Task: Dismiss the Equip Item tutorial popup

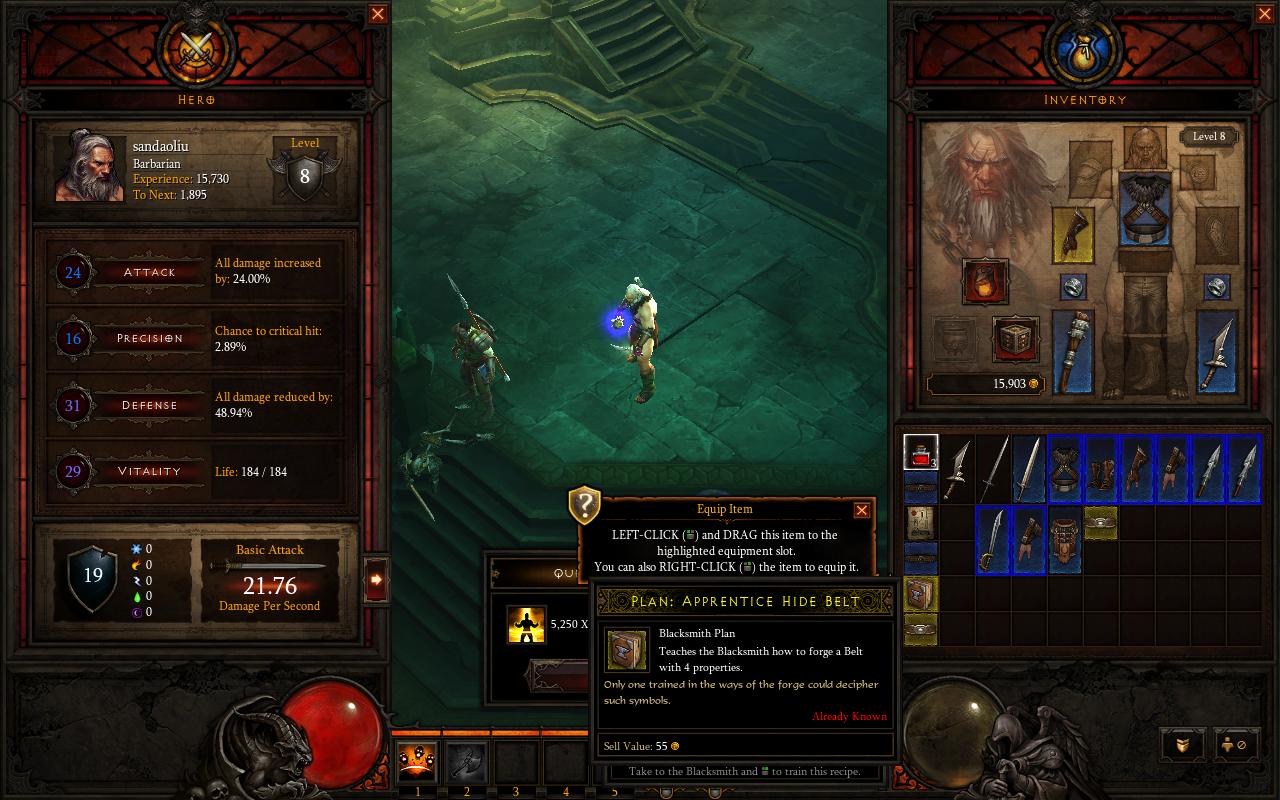Action: (x=861, y=510)
